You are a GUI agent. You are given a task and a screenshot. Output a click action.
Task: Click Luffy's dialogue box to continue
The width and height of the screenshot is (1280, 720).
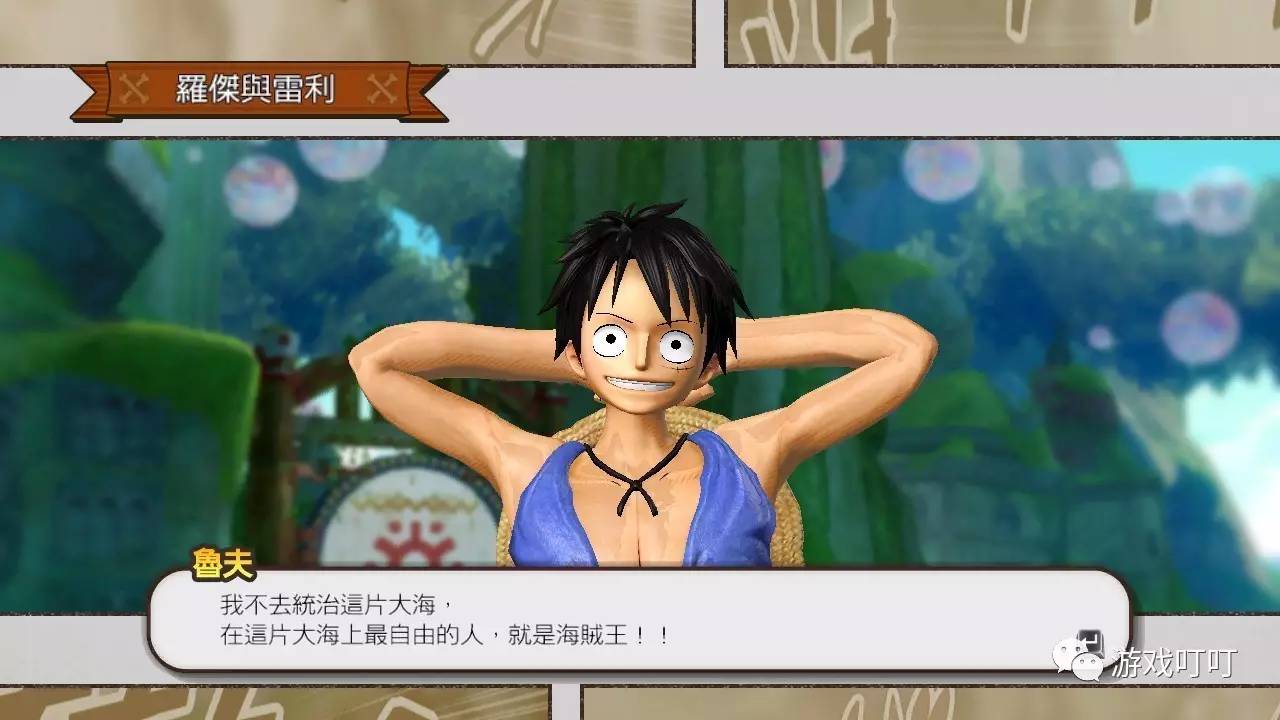pyautogui.click(x=640, y=620)
